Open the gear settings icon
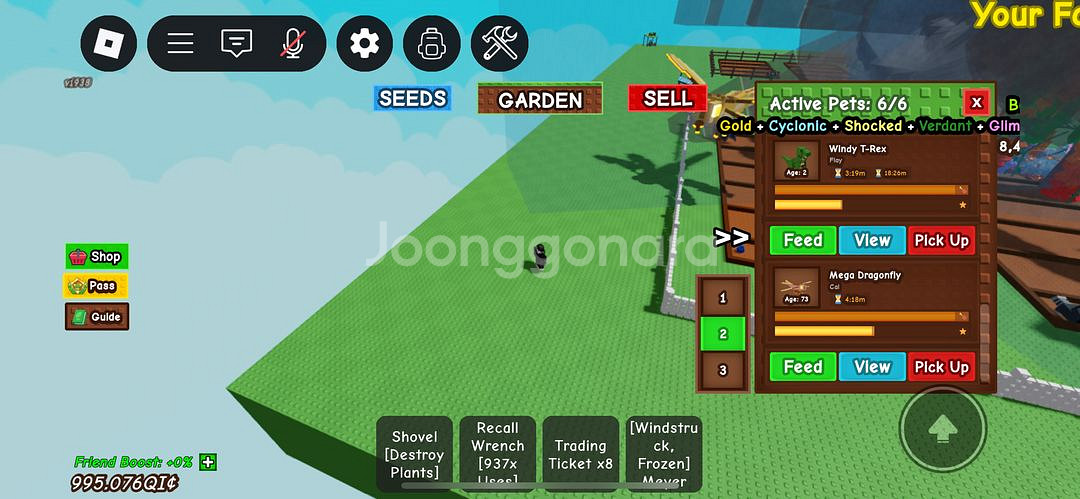Viewport: 1080px width, 499px height. pyautogui.click(x=365, y=43)
